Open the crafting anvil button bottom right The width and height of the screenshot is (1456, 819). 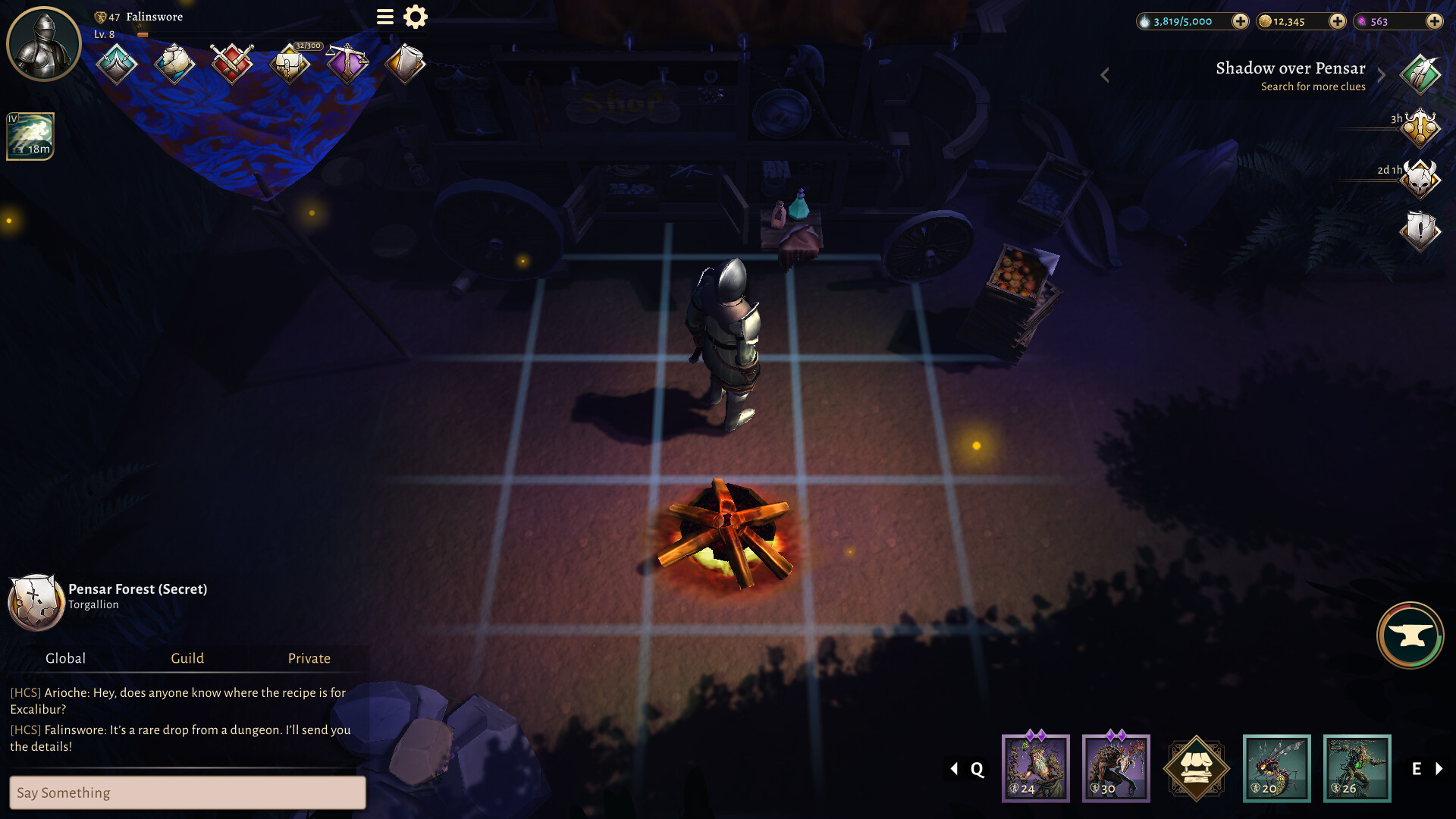(x=1409, y=635)
